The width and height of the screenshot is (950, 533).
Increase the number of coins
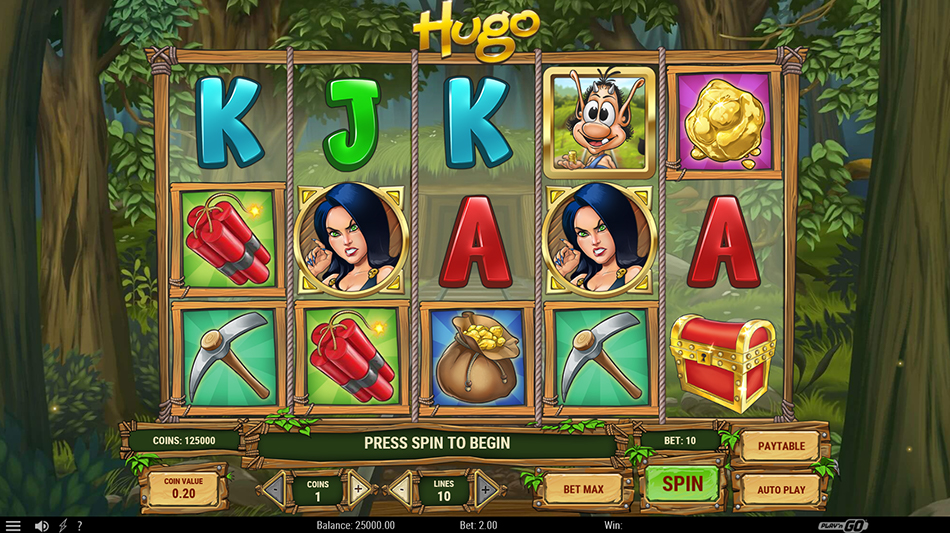359,489
